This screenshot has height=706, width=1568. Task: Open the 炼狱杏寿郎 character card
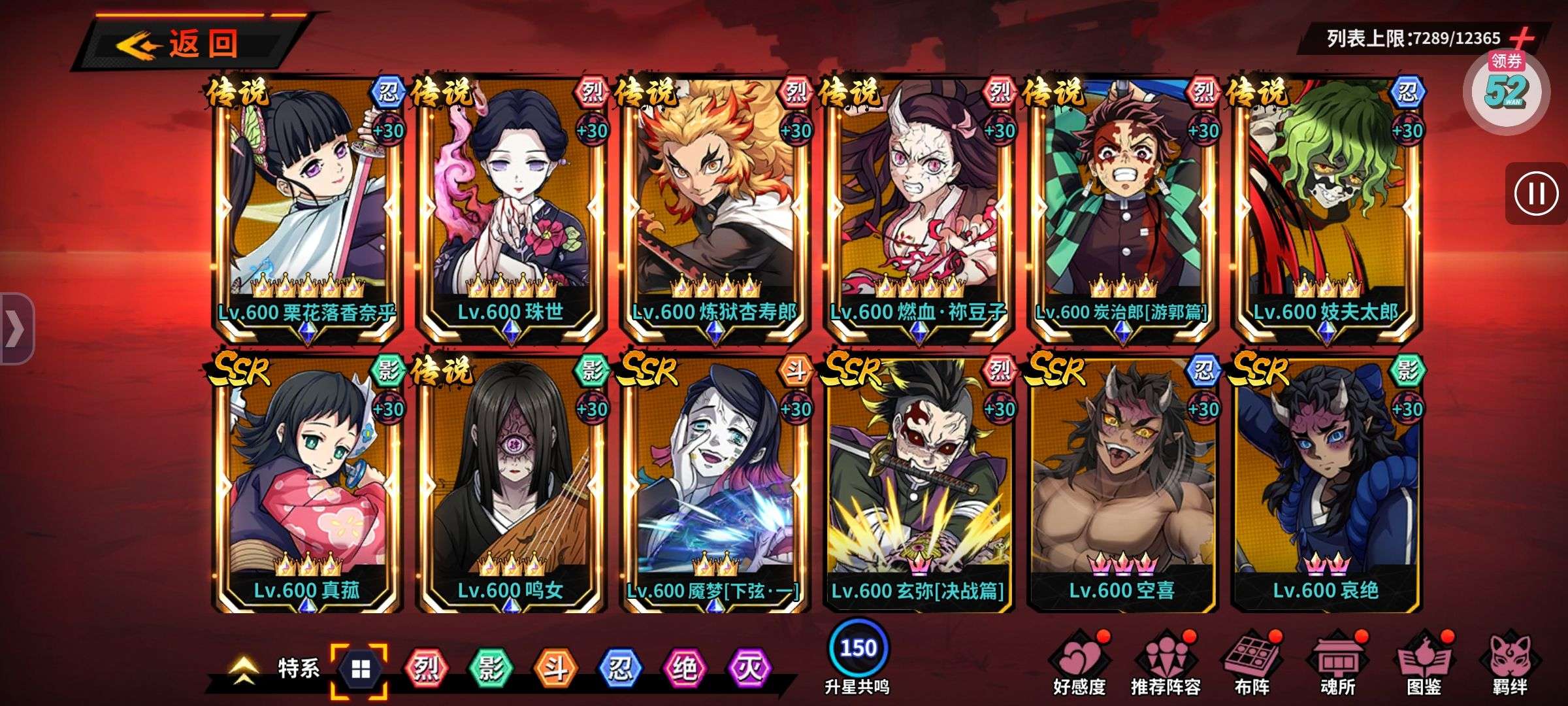tap(715, 209)
